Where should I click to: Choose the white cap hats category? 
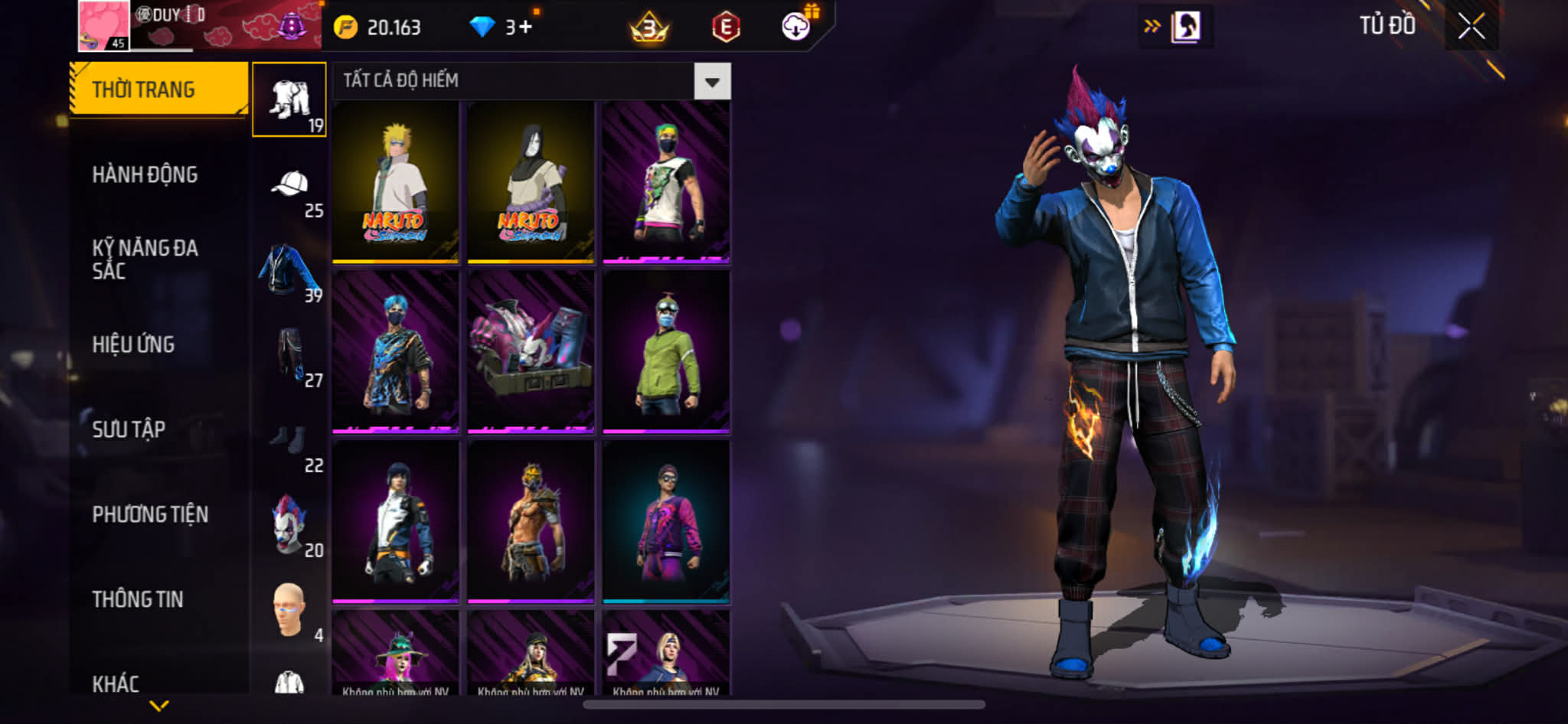tap(290, 185)
